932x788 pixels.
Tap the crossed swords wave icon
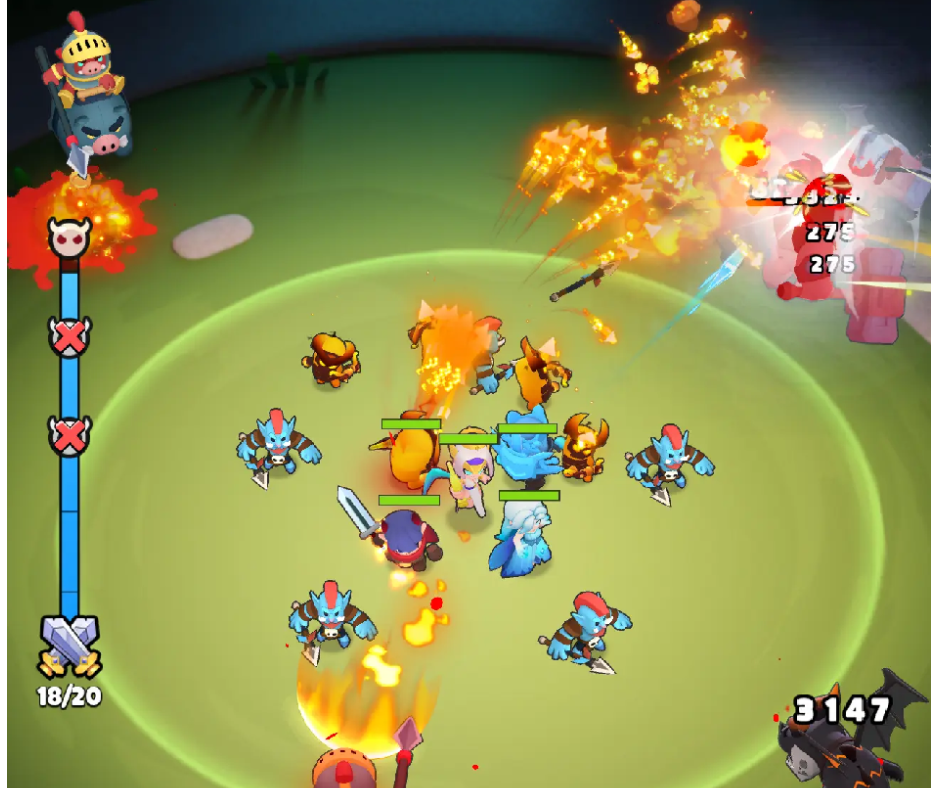pos(69,645)
